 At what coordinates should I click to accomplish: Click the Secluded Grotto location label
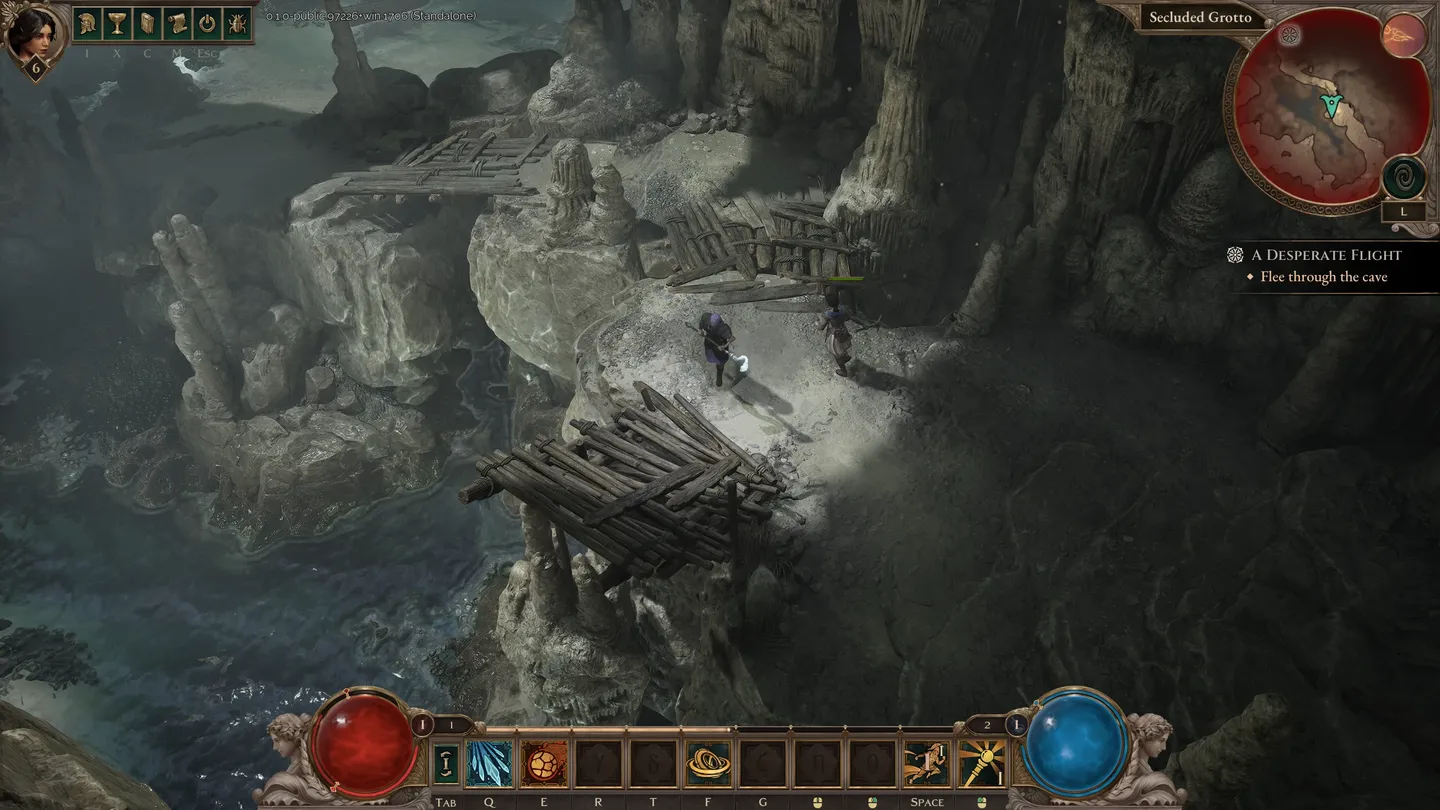tap(1200, 17)
